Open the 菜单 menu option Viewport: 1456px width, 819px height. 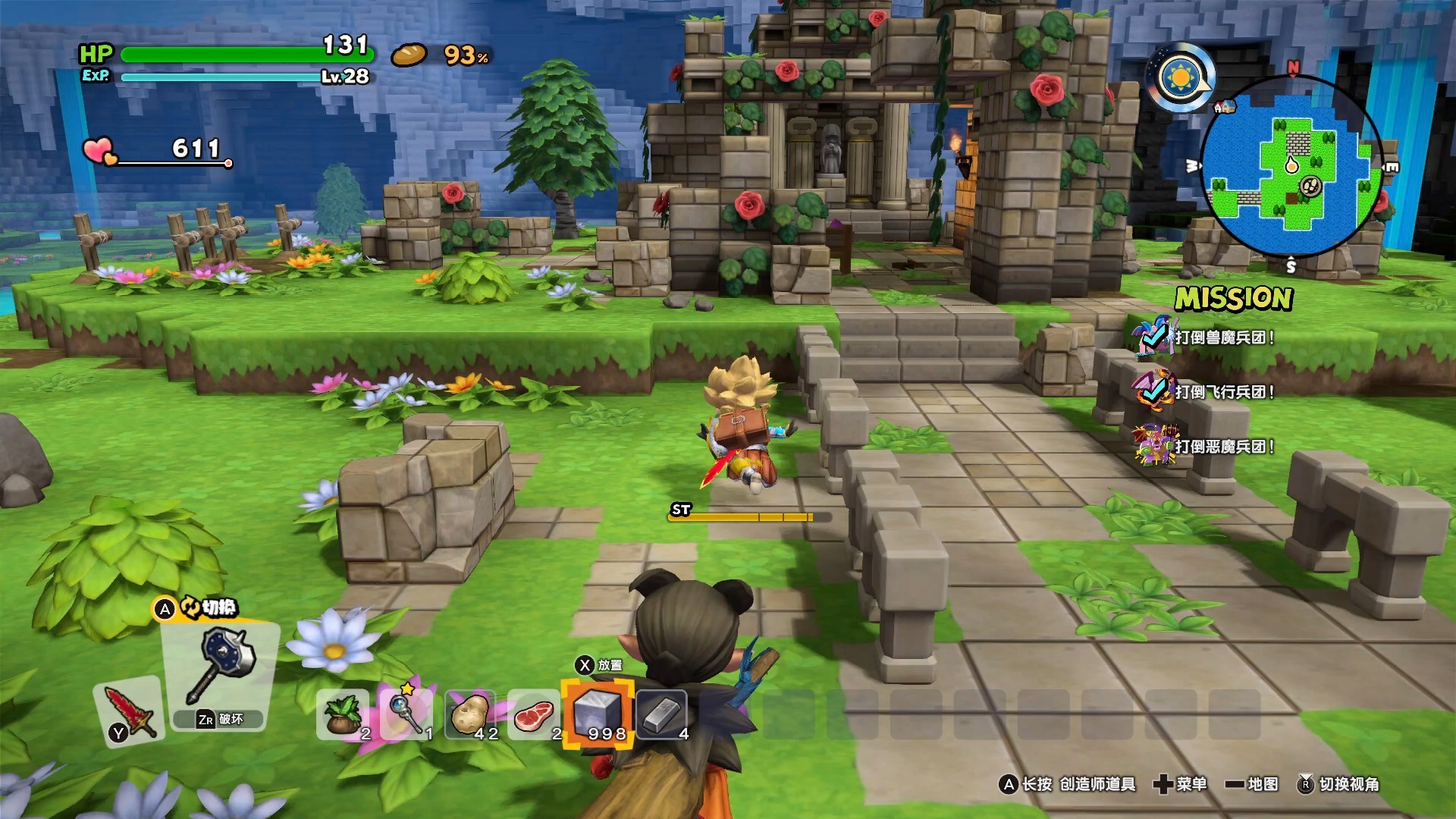point(1181,784)
